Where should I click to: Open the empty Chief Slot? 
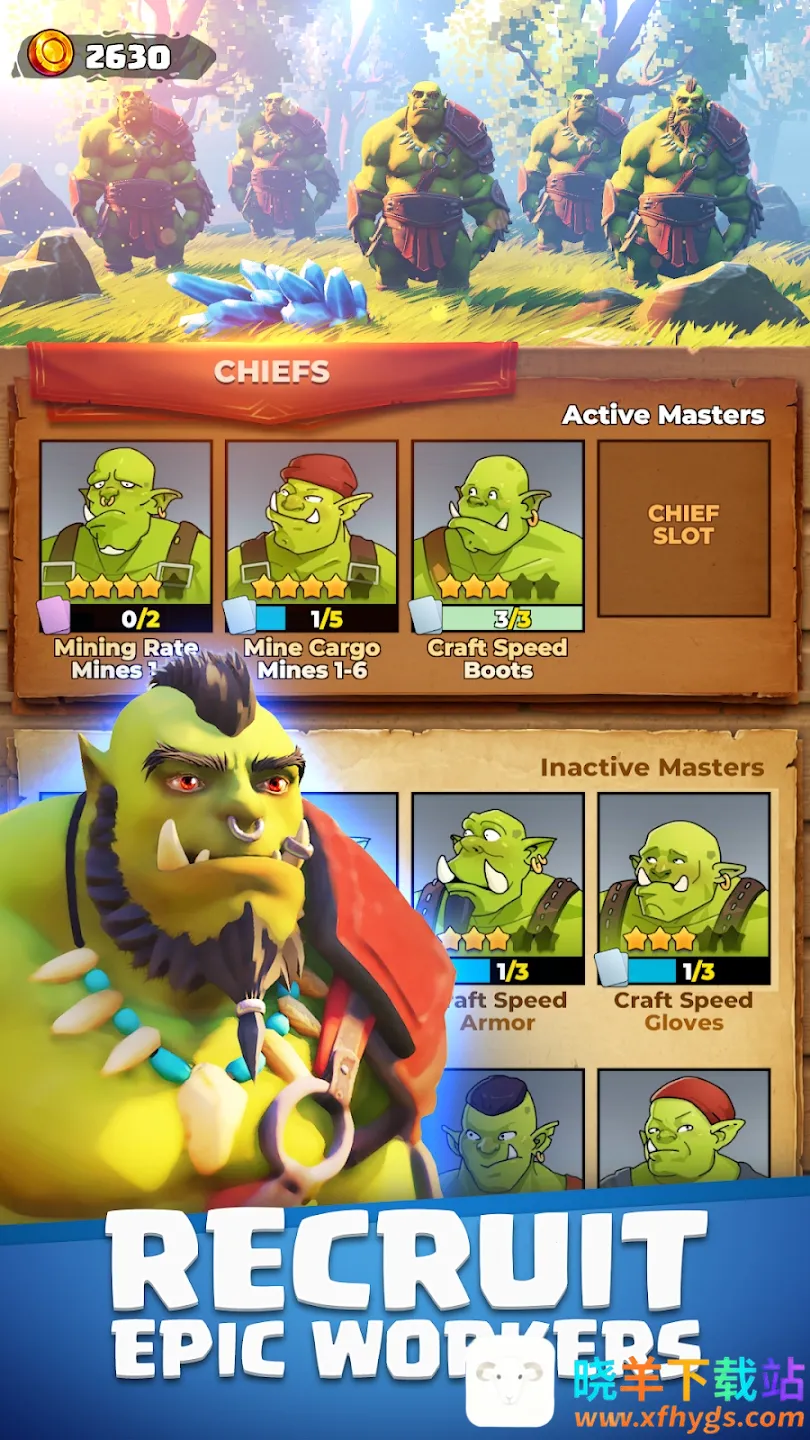coord(684,528)
